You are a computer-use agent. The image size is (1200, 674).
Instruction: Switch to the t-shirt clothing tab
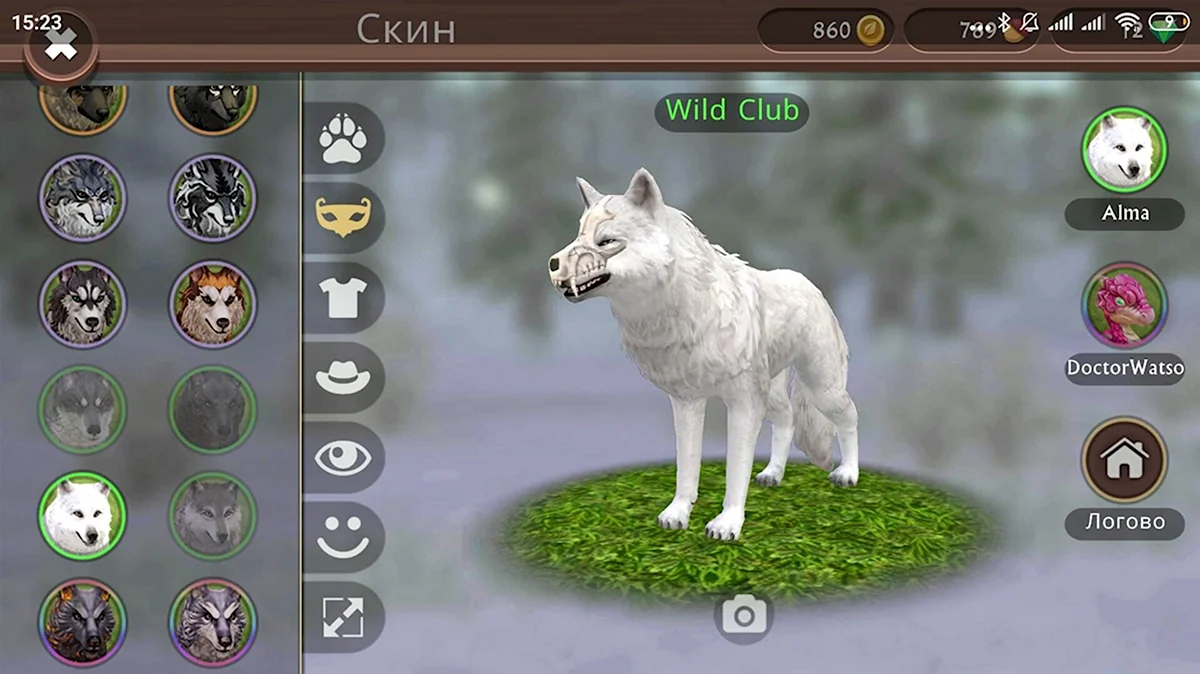[343, 298]
